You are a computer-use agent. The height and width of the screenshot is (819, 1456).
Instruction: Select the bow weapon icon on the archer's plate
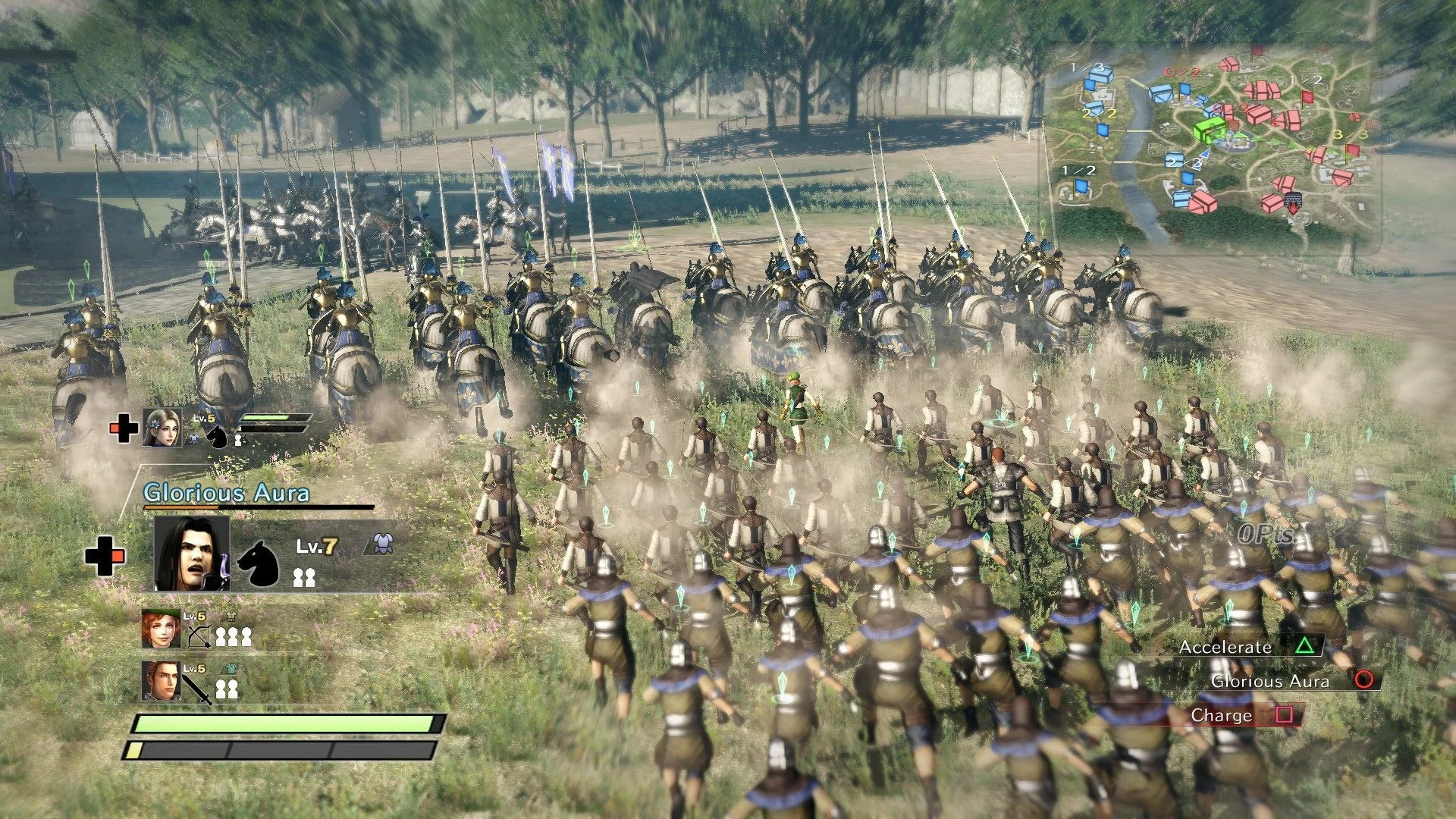coord(199,636)
